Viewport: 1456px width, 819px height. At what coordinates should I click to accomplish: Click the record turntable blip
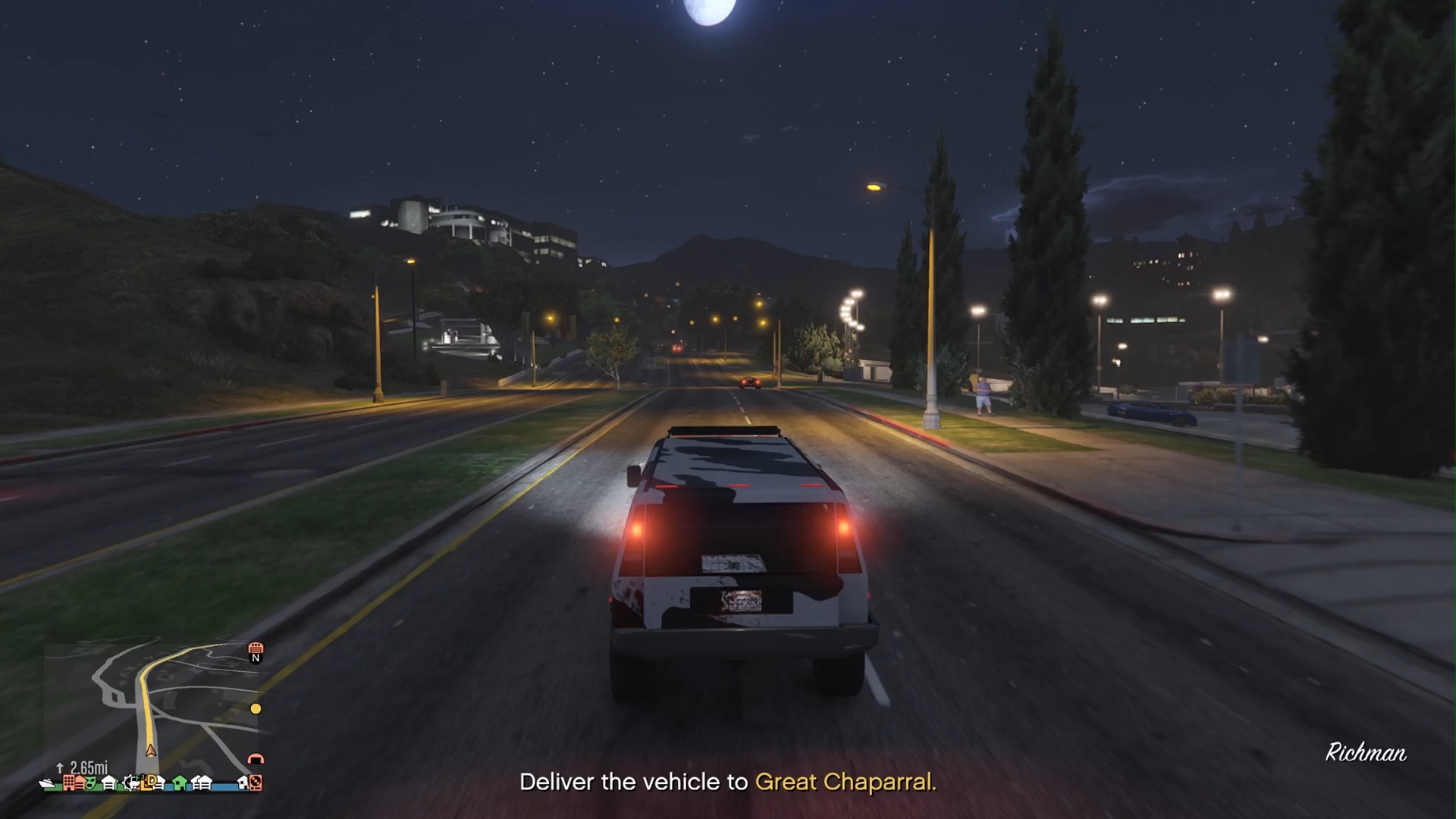pyautogui.click(x=256, y=783)
